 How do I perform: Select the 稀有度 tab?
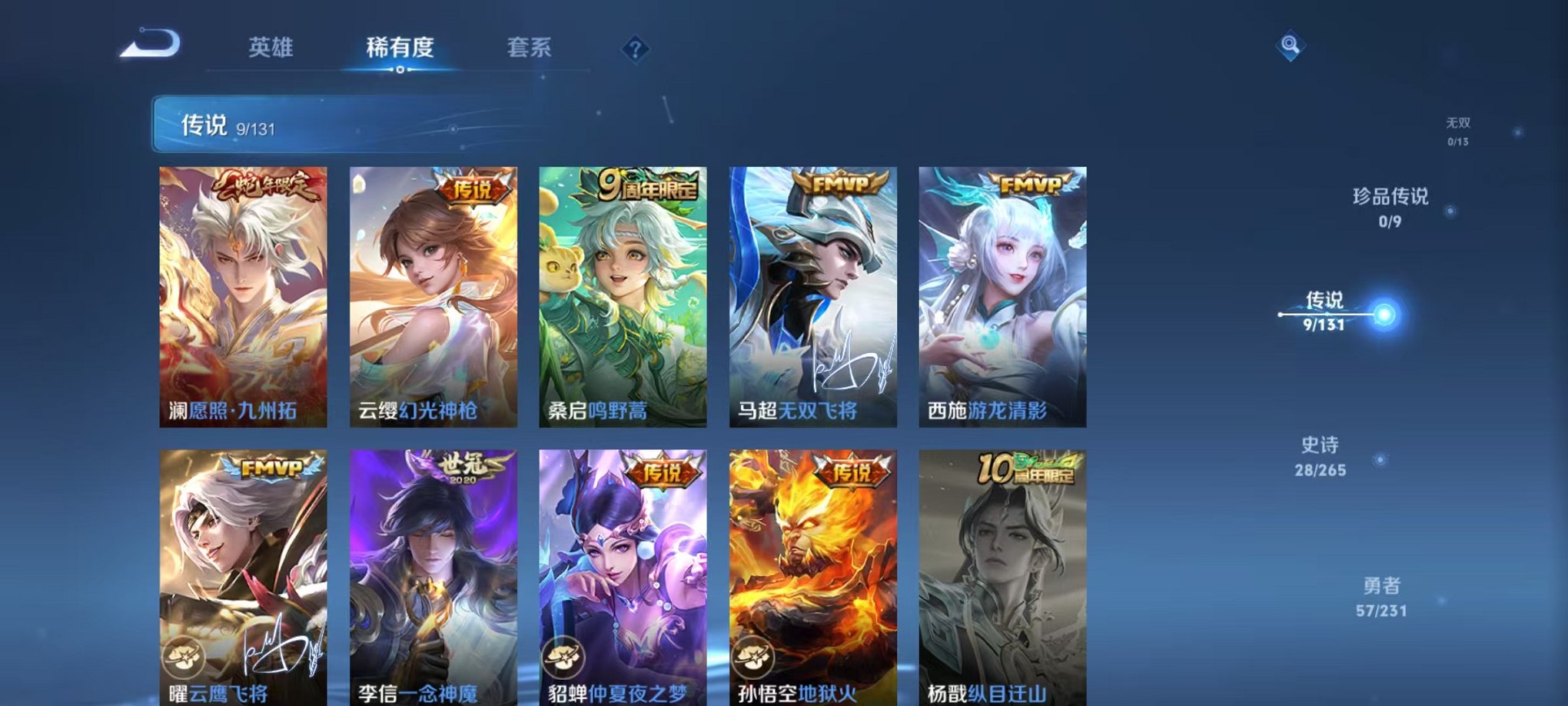[x=401, y=48]
